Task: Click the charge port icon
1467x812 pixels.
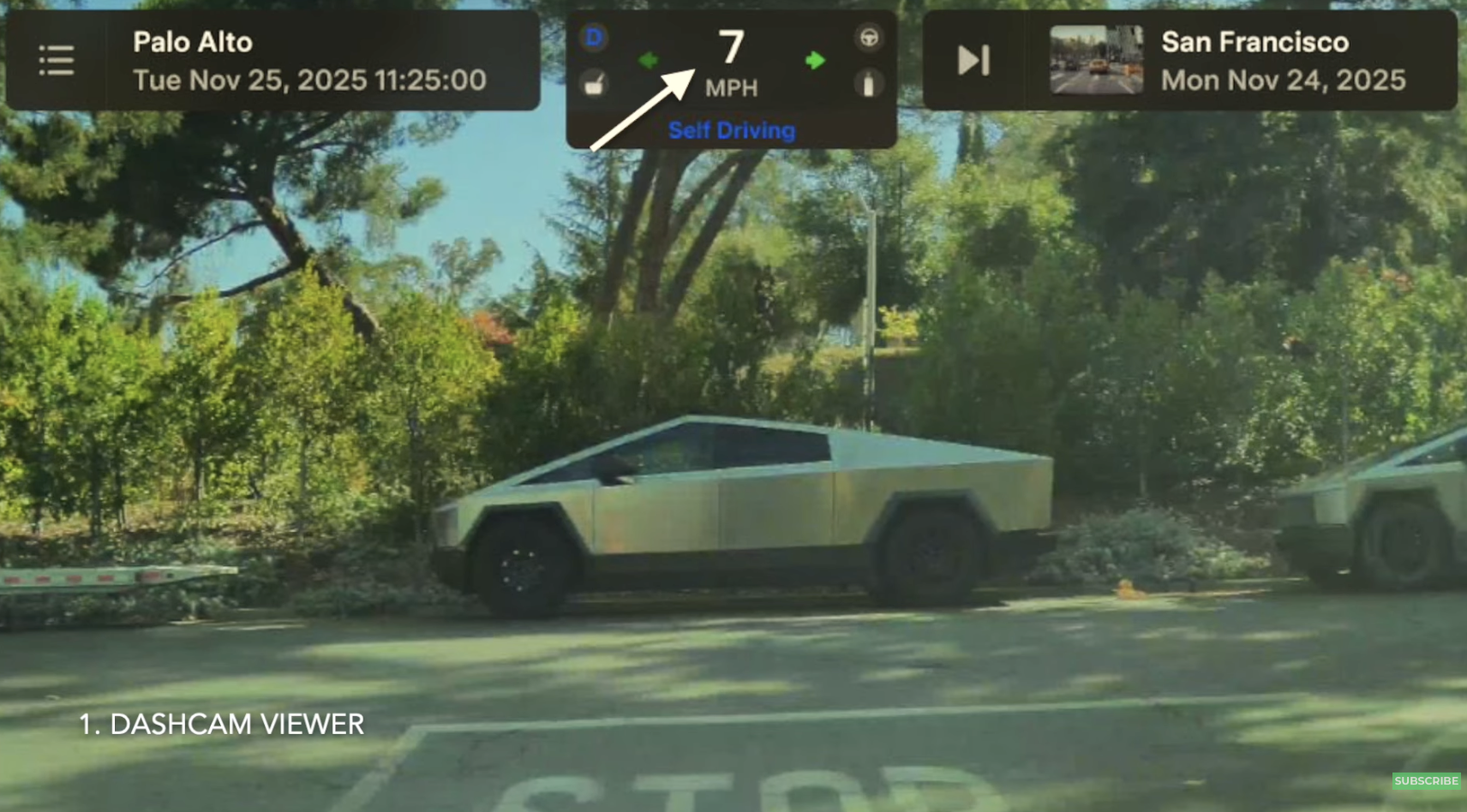Action: click(x=870, y=84)
